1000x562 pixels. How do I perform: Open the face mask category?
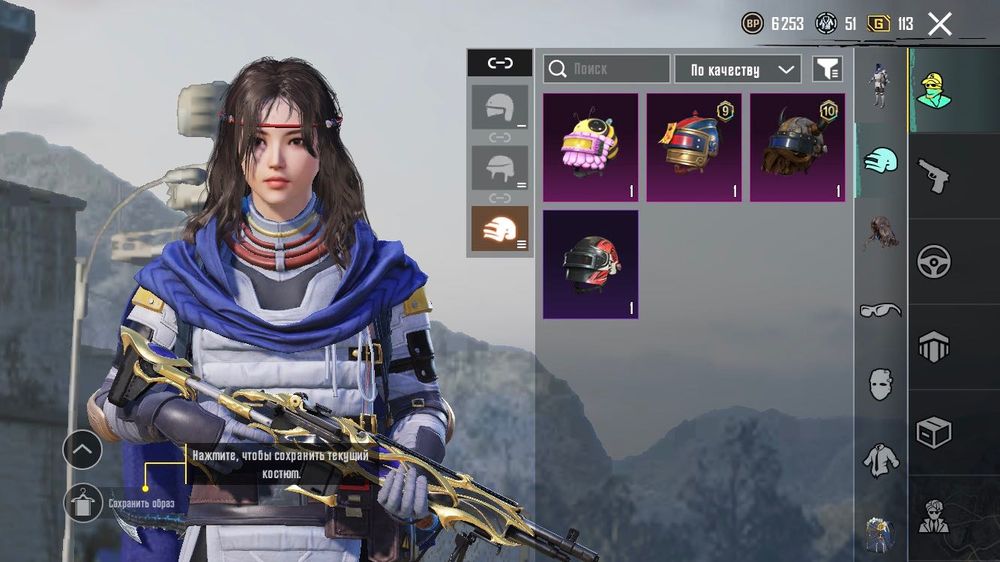coord(880,383)
